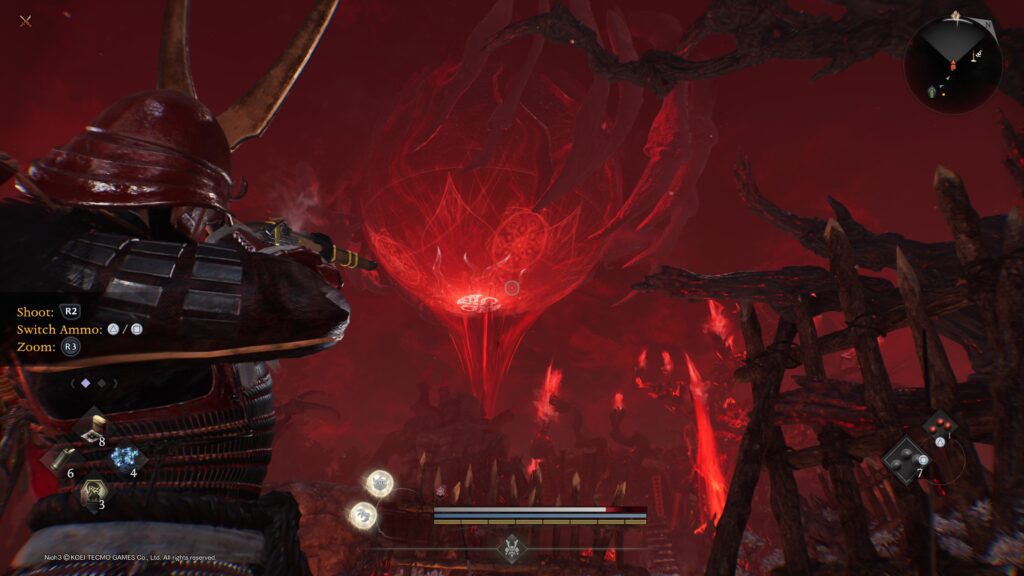This screenshot has width=1024, height=576.
Task: Select the highlighted shortcut page diamond indicator
Action: click(x=85, y=383)
